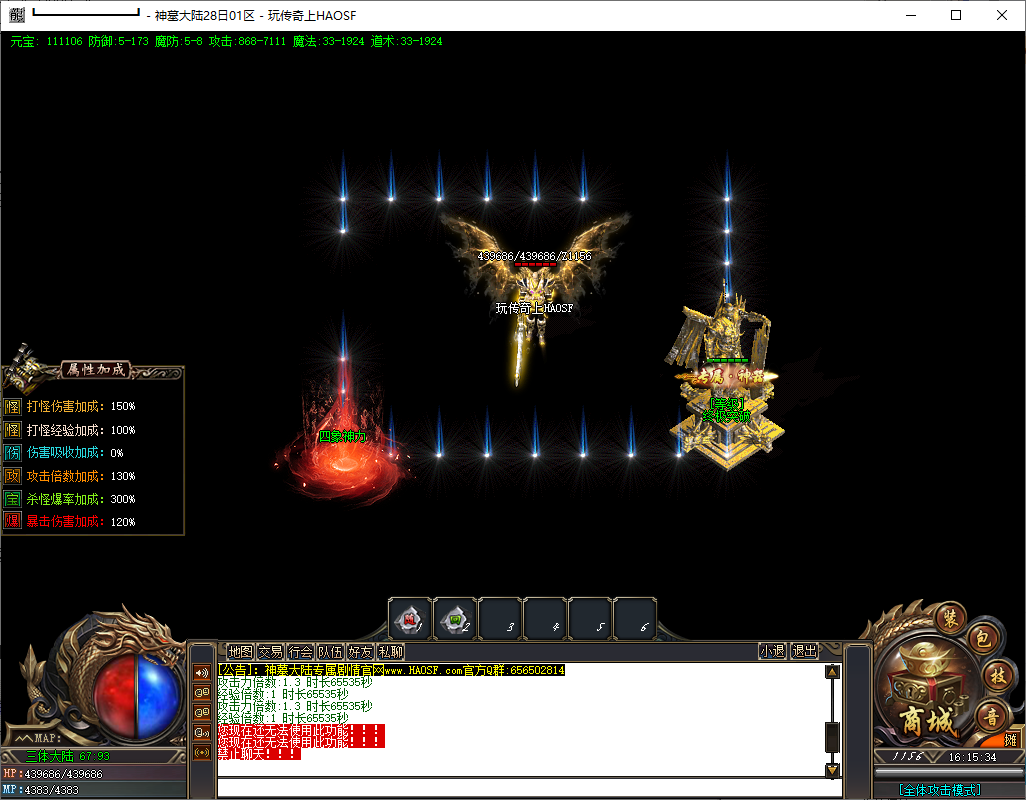Open the 交易 trade button

tap(270, 651)
